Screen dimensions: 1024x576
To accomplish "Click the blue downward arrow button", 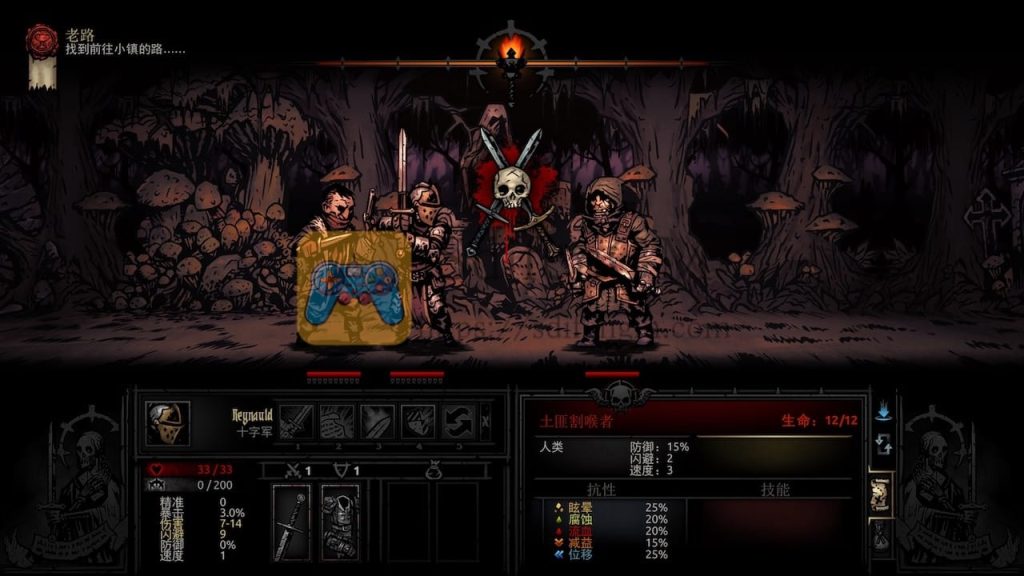I will [x=883, y=410].
